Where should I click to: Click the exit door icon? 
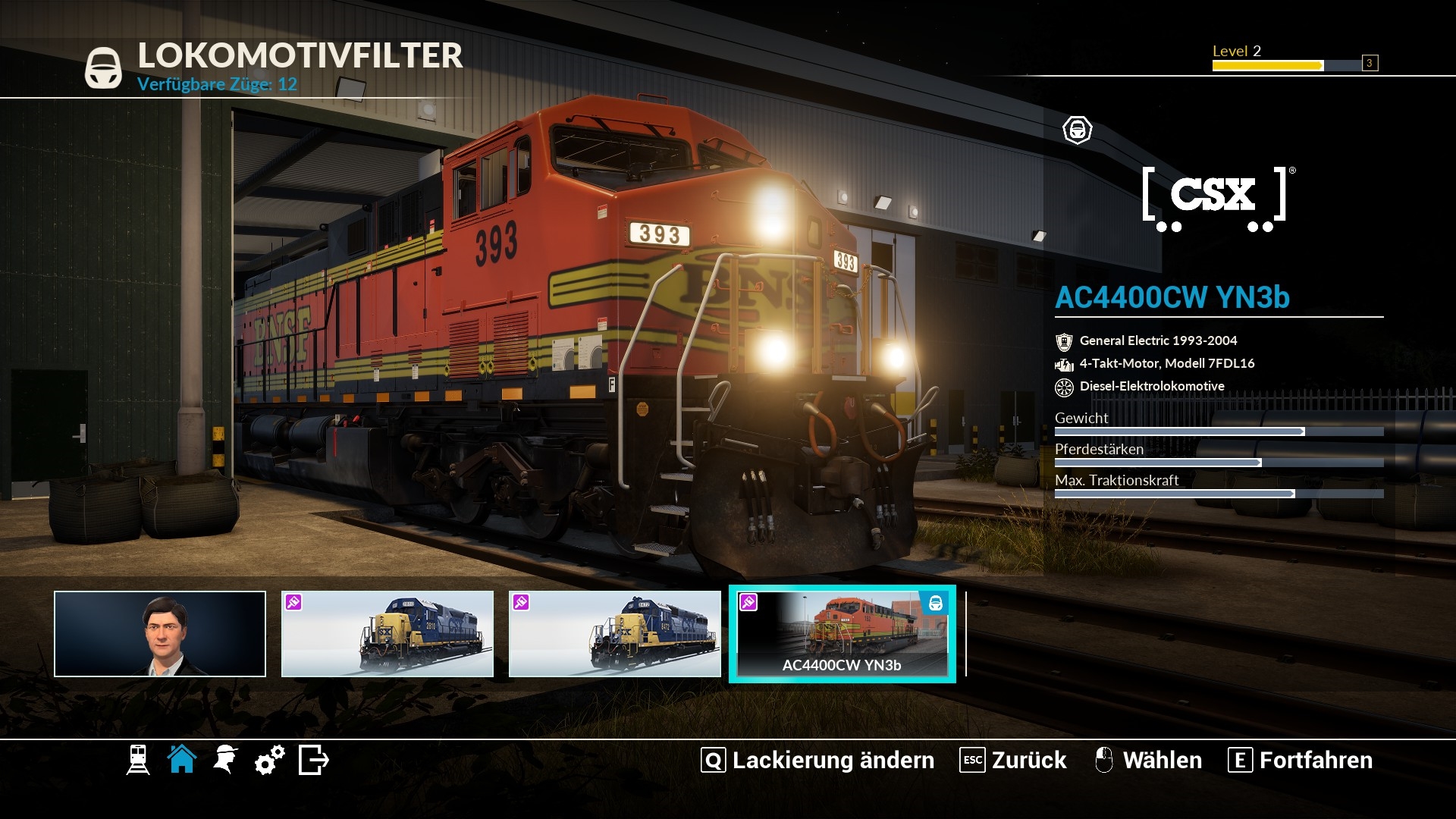click(314, 759)
